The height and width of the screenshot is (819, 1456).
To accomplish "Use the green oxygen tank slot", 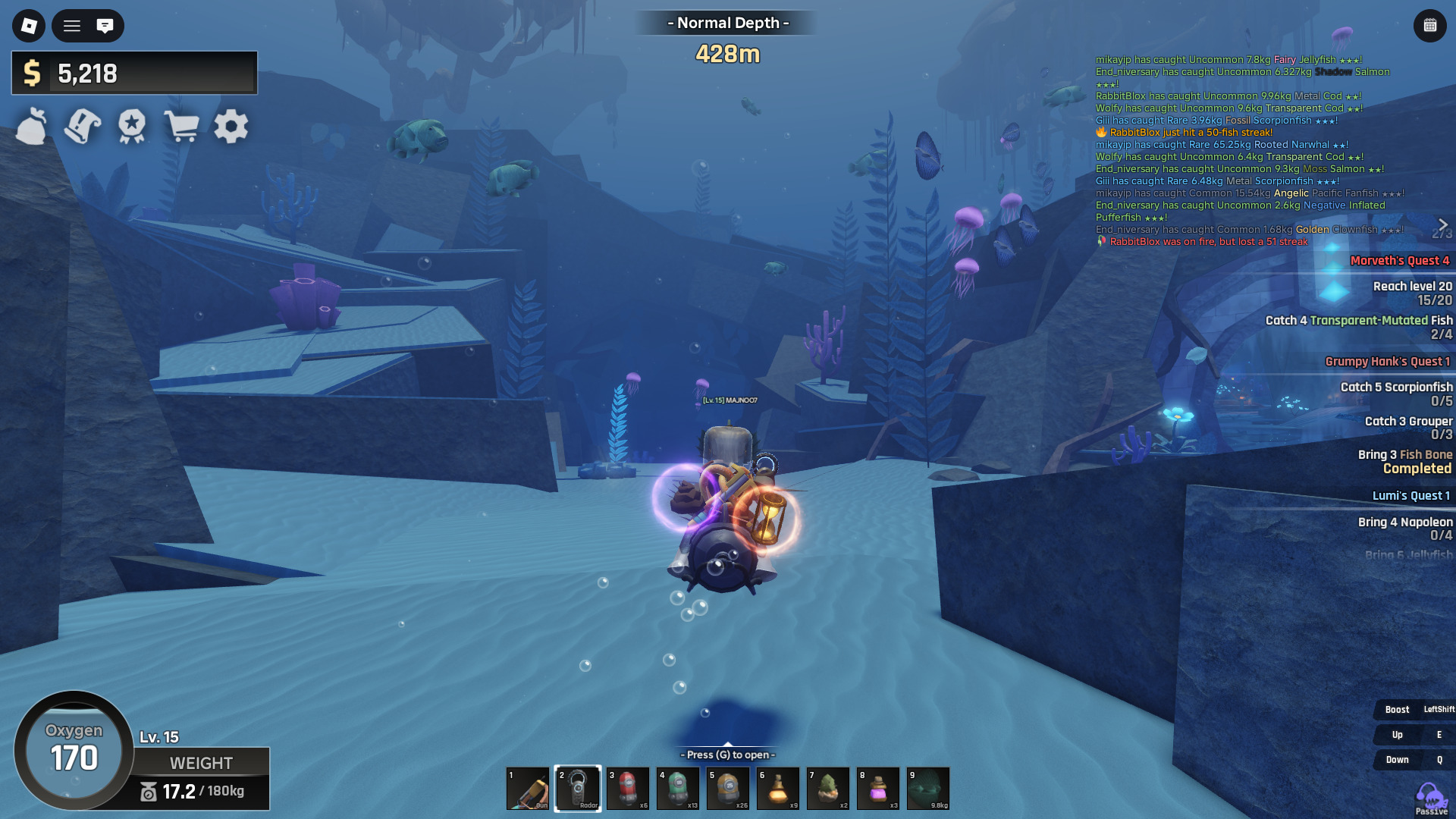I will [678, 789].
